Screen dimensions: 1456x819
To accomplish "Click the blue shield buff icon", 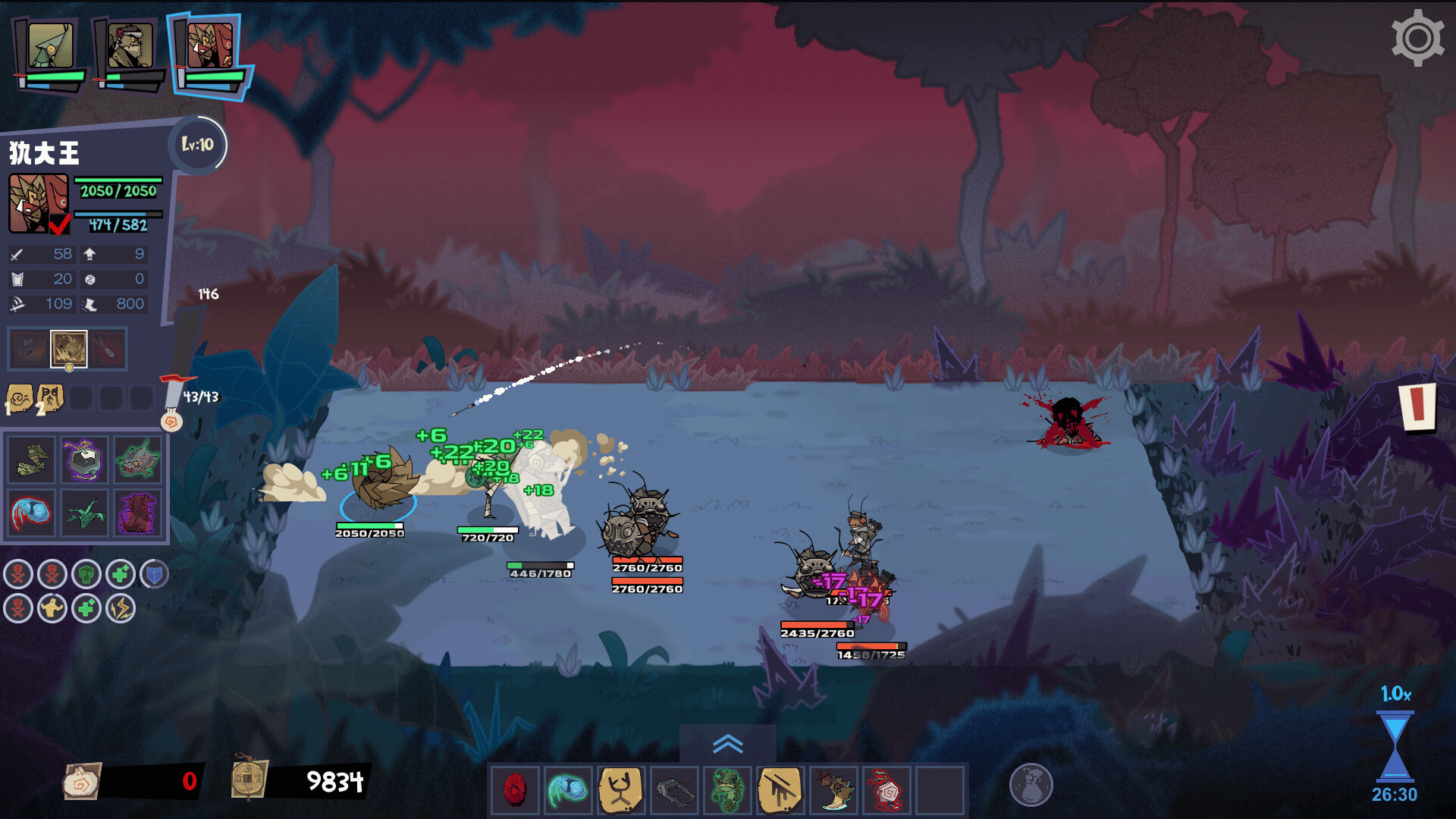I will coord(154,575).
